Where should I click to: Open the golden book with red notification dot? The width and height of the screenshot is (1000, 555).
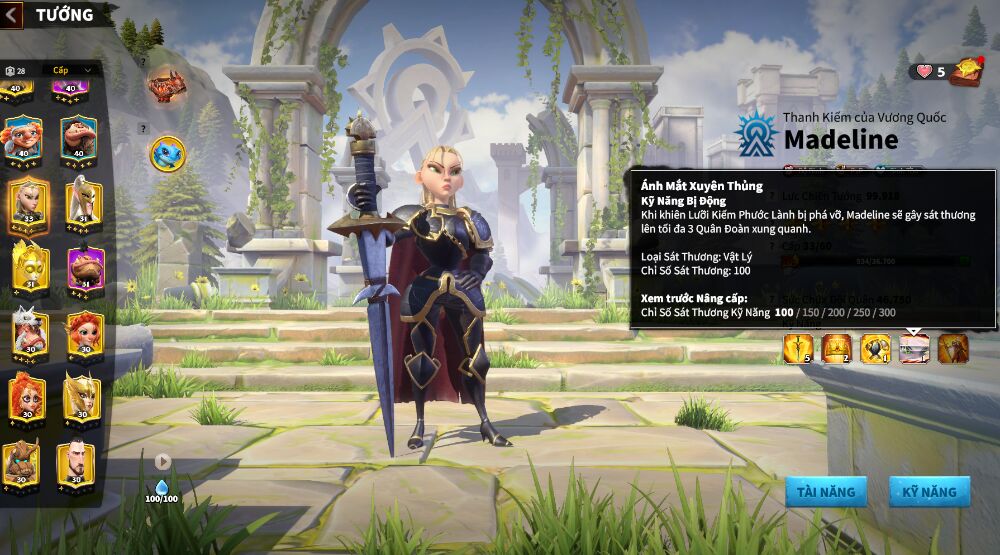(966, 71)
